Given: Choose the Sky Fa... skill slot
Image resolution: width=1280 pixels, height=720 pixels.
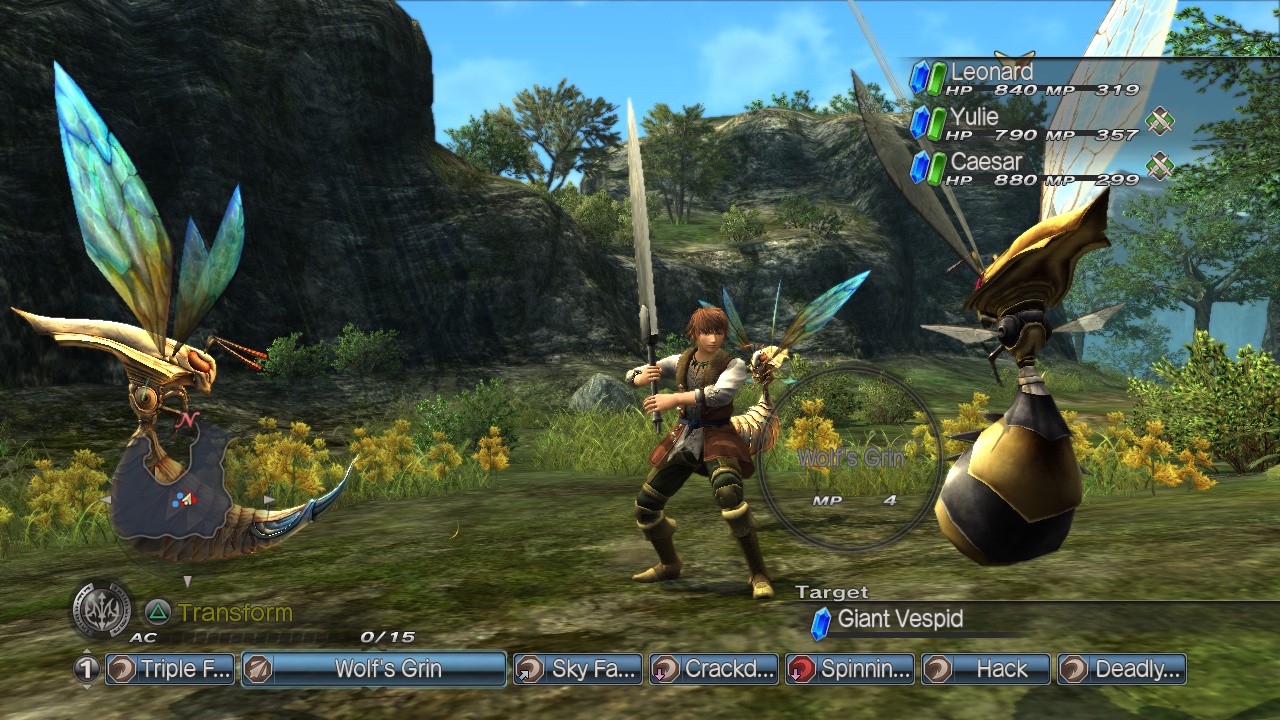Looking at the screenshot, I should click(577, 669).
